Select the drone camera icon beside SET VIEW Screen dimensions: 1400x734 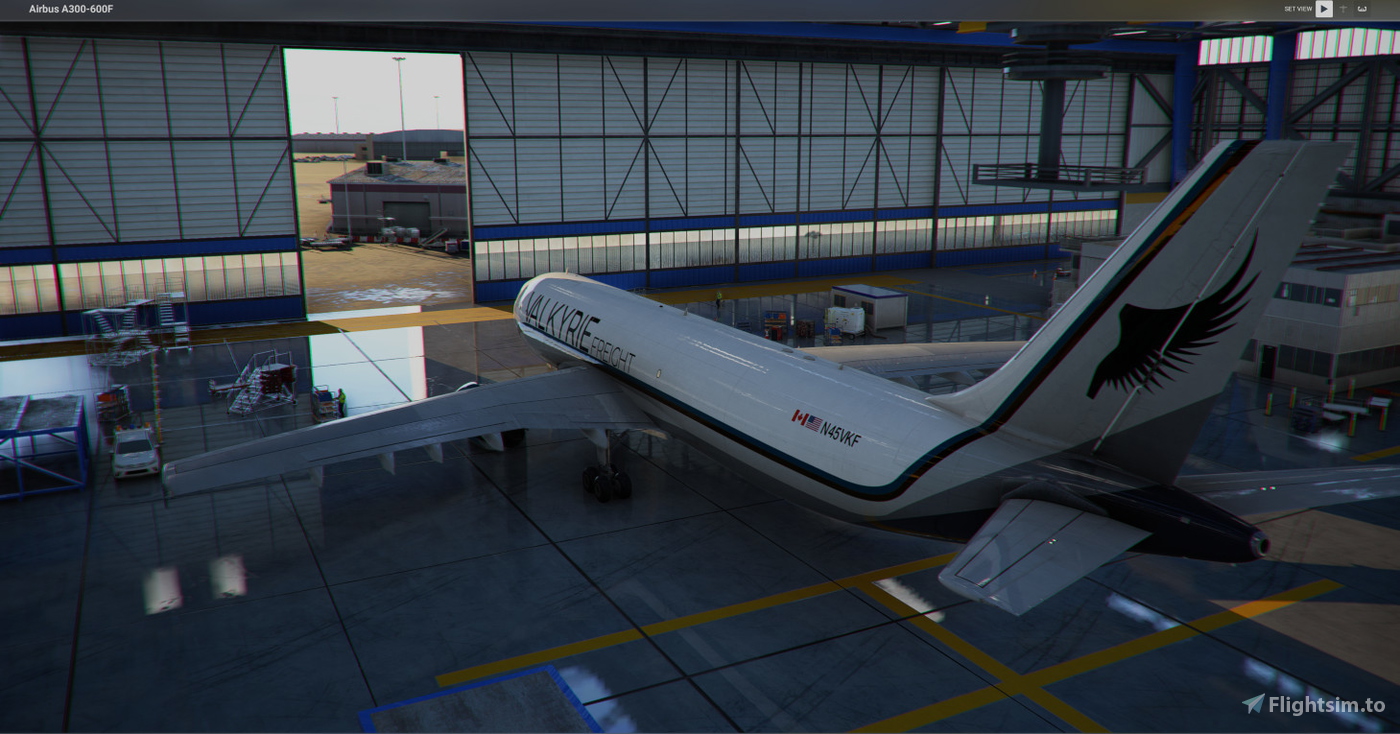pyautogui.click(x=1342, y=9)
